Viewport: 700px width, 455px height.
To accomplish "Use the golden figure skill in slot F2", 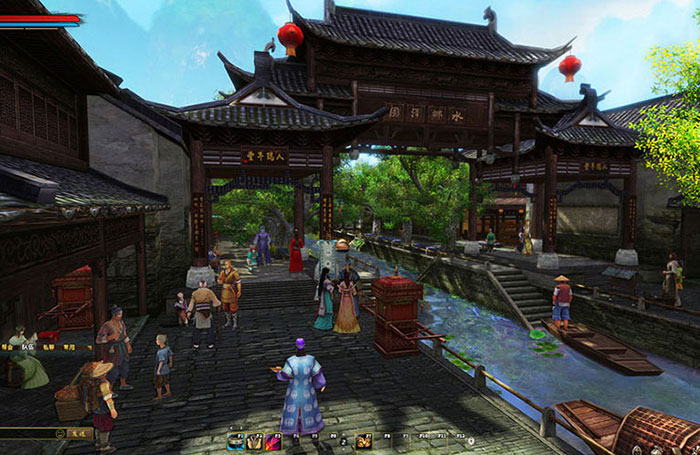I will [254, 441].
